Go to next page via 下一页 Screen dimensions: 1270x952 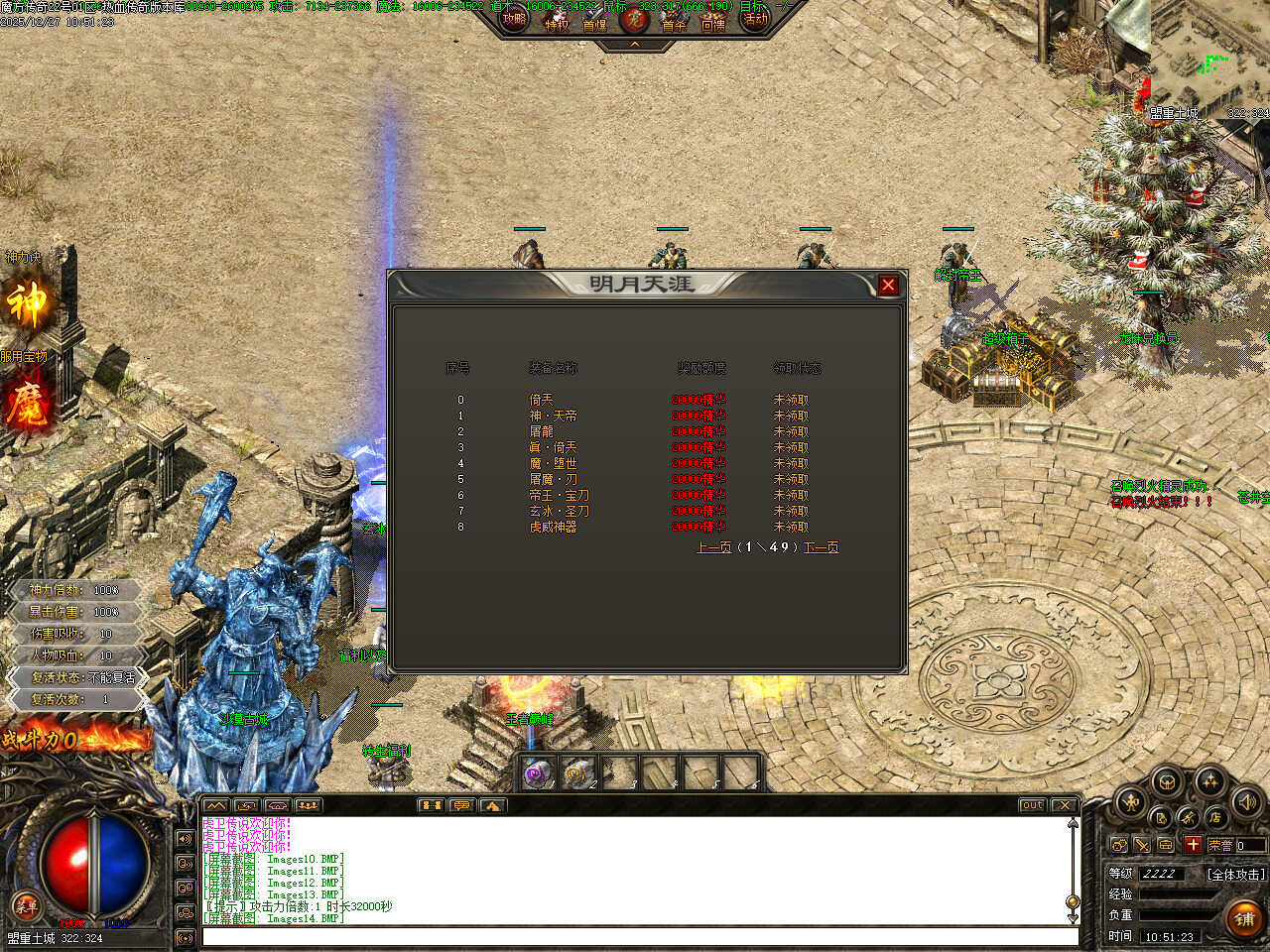[x=821, y=547]
